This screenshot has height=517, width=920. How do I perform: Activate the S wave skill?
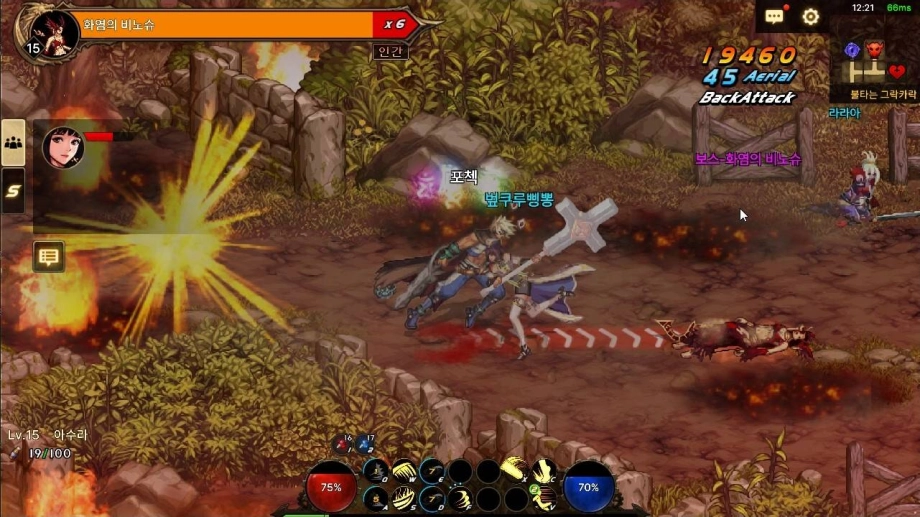[x=403, y=498]
